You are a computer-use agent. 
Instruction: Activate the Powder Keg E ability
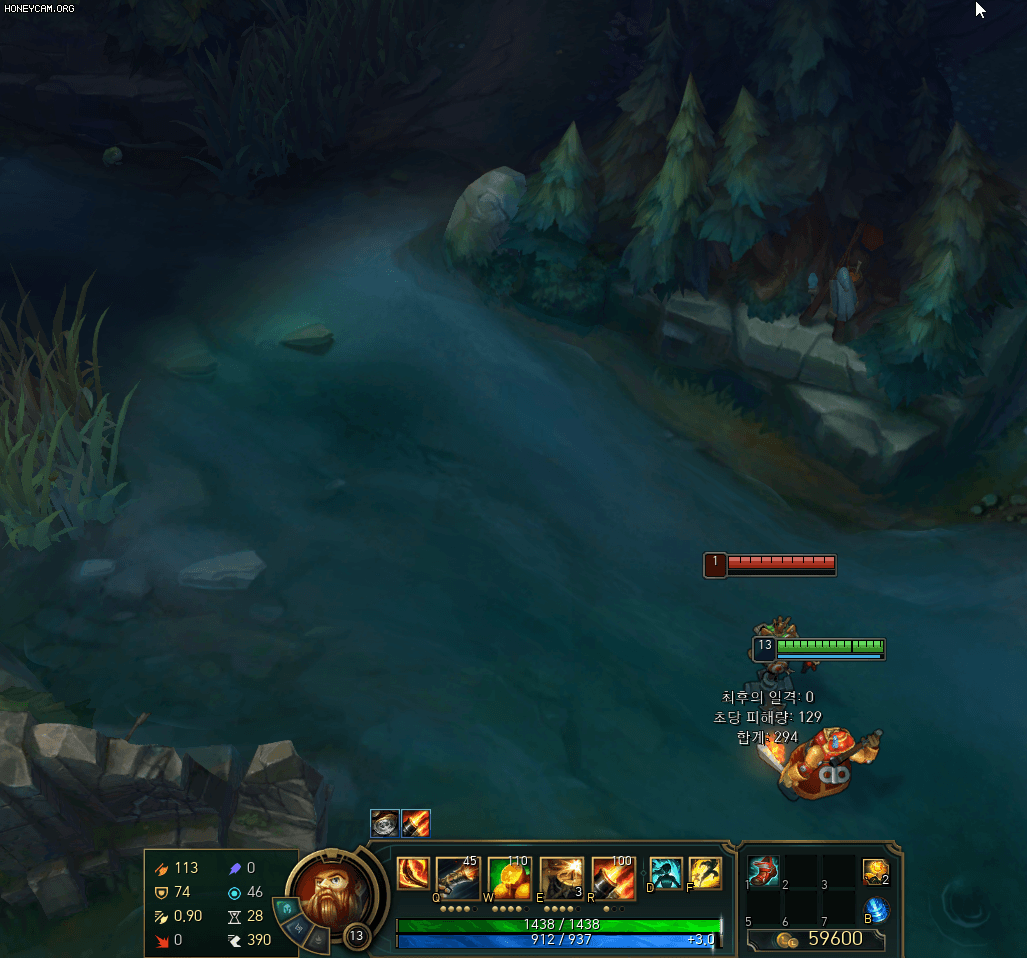pos(562,877)
